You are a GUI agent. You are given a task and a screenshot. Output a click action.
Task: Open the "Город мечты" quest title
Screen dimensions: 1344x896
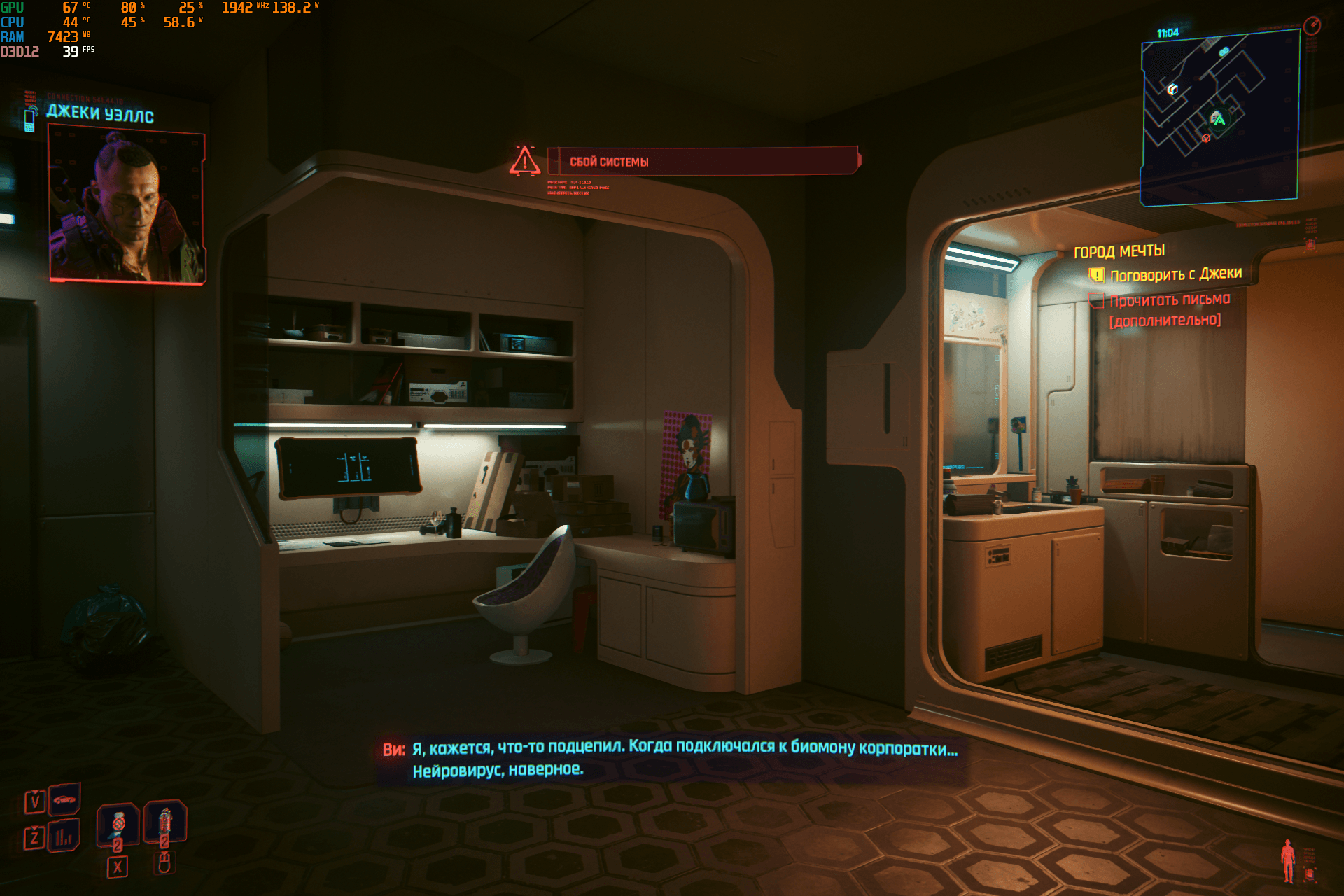pyautogui.click(x=1119, y=251)
